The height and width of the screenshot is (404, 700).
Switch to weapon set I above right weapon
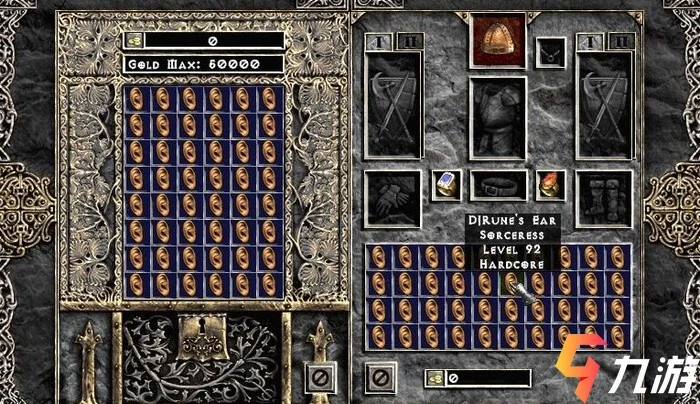pyautogui.click(x=592, y=41)
